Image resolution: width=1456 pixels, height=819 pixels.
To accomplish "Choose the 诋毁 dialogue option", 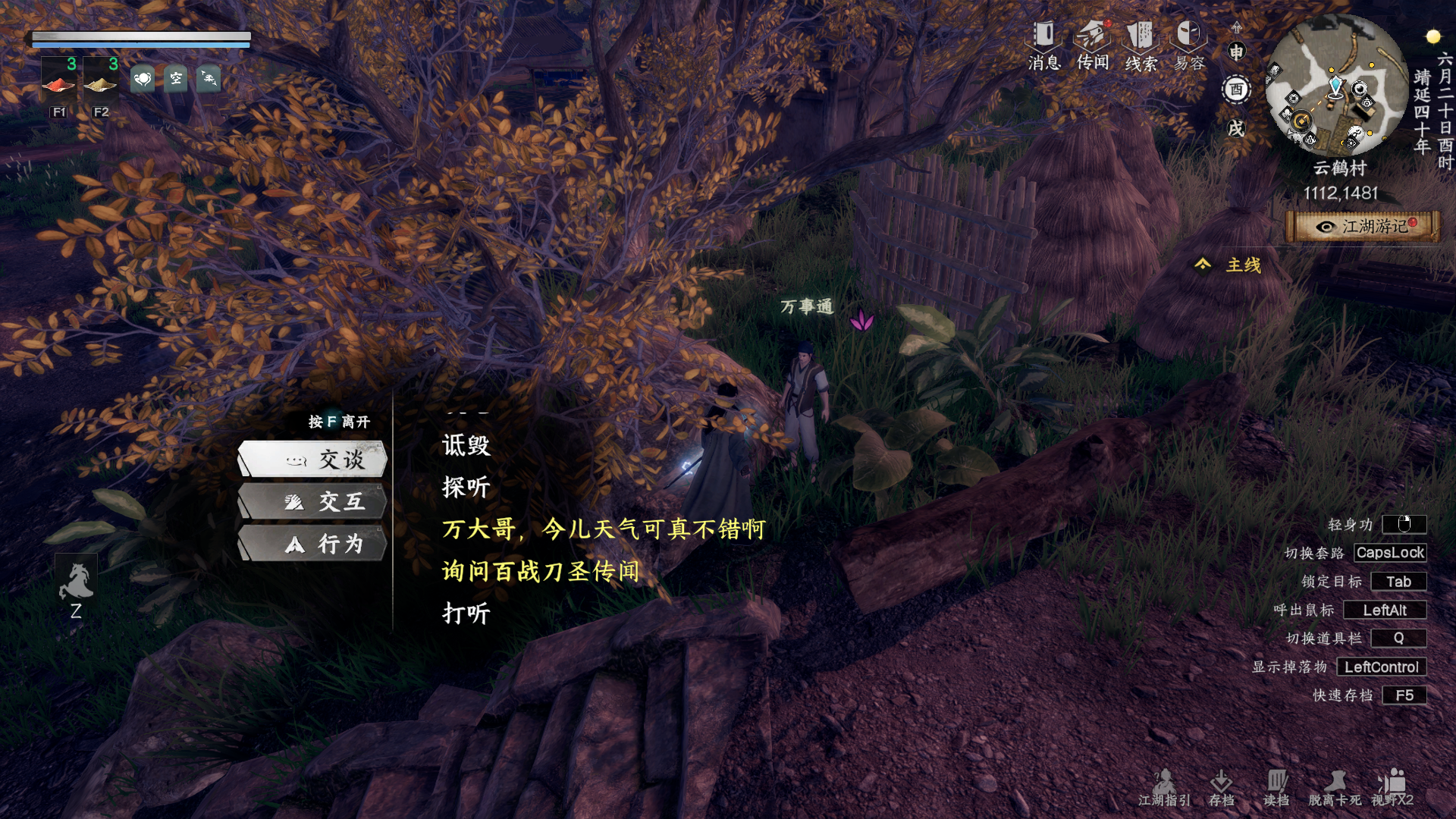I will tap(466, 447).
